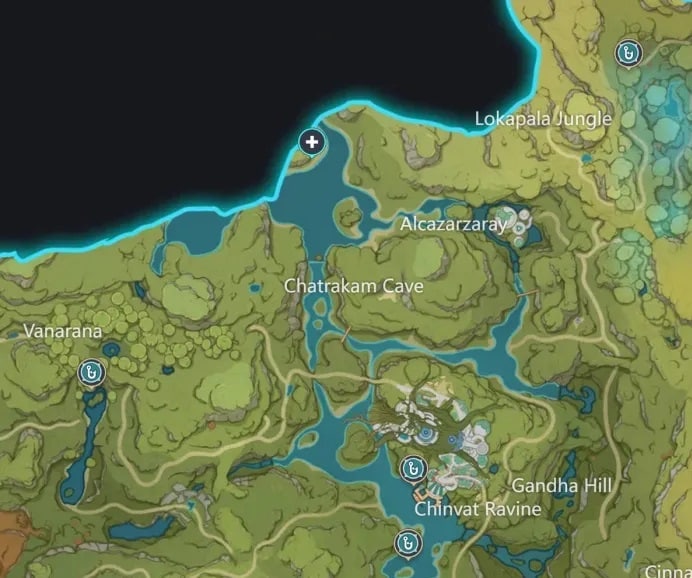The height and width of the screenshot is (578, 692).
Task: Select the fishing spot marker below Vanarana
Action: (x=91, y=373)
